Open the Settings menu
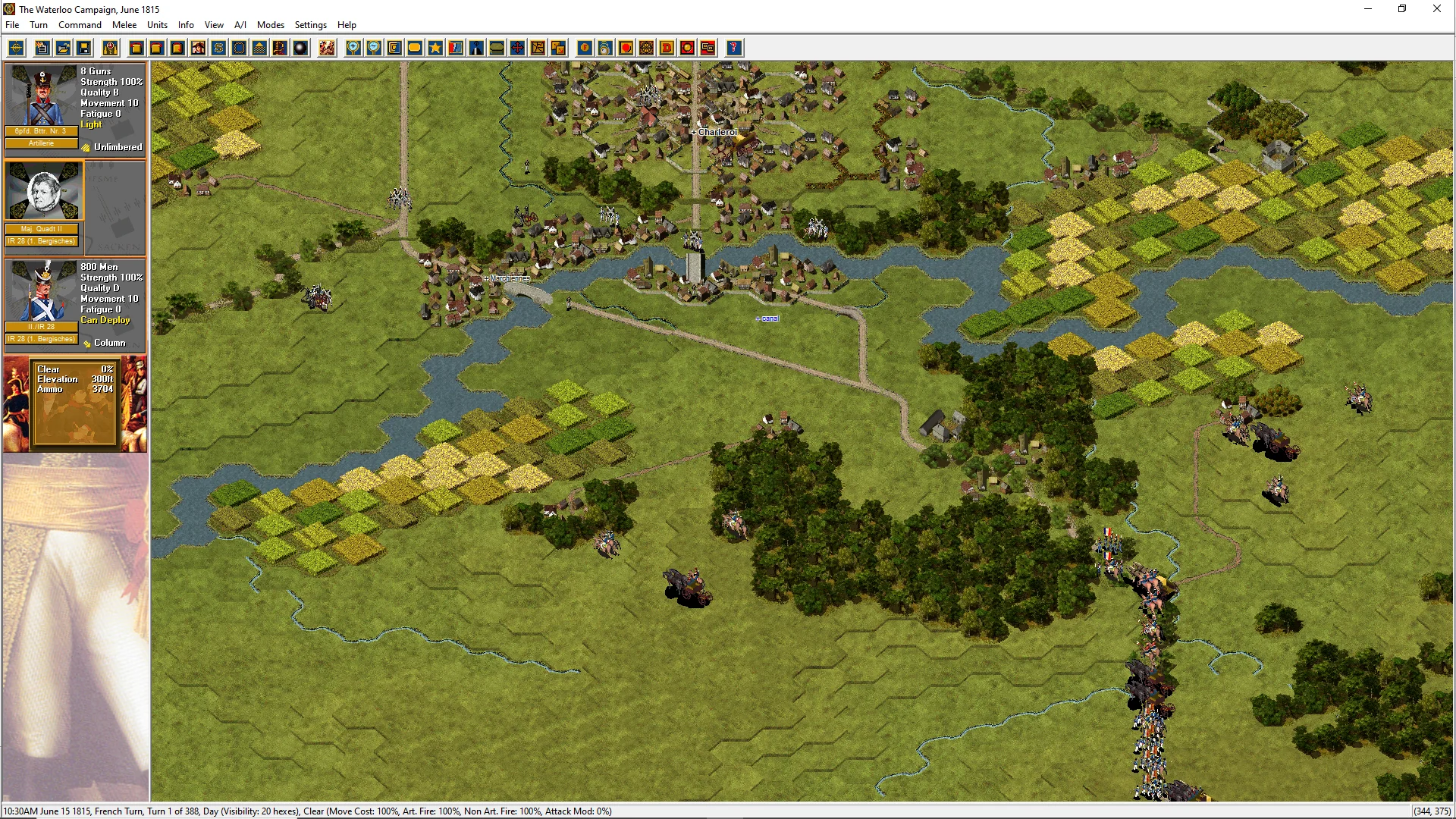Screen dimensions: 1456x819 [310, 25]
